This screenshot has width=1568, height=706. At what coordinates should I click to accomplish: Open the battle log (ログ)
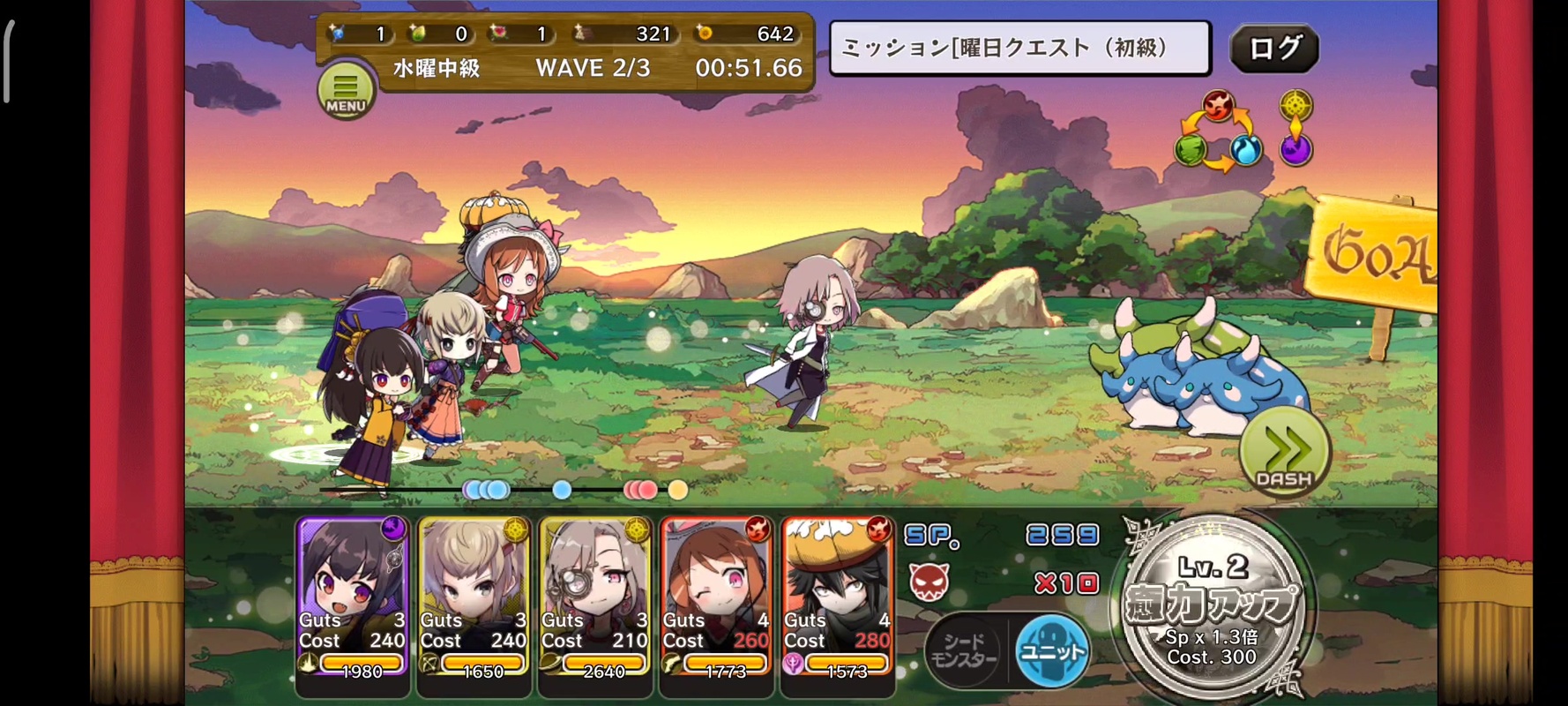tap(1273, 48)
